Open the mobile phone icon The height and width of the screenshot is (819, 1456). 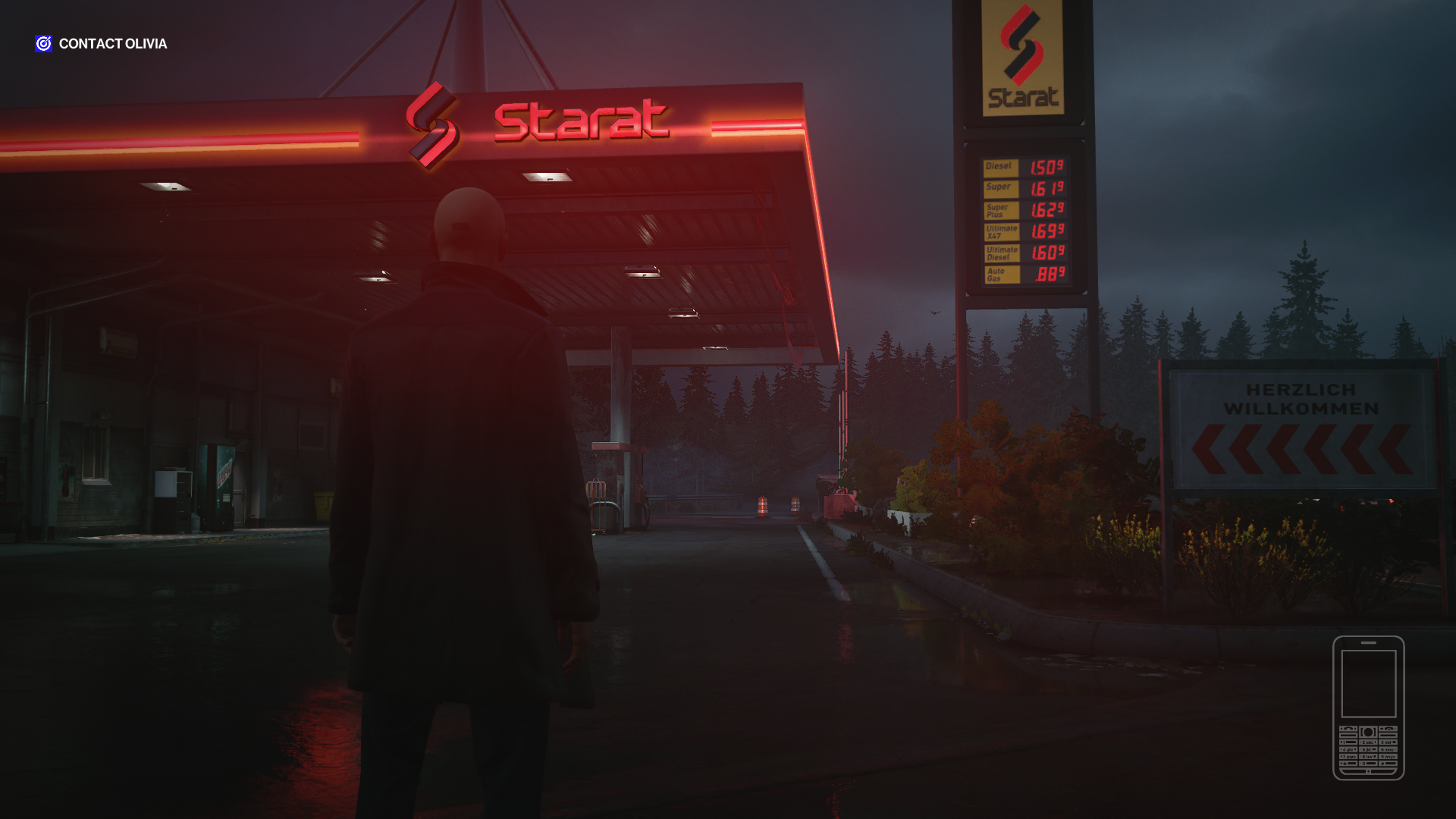tap(1368, 708)
